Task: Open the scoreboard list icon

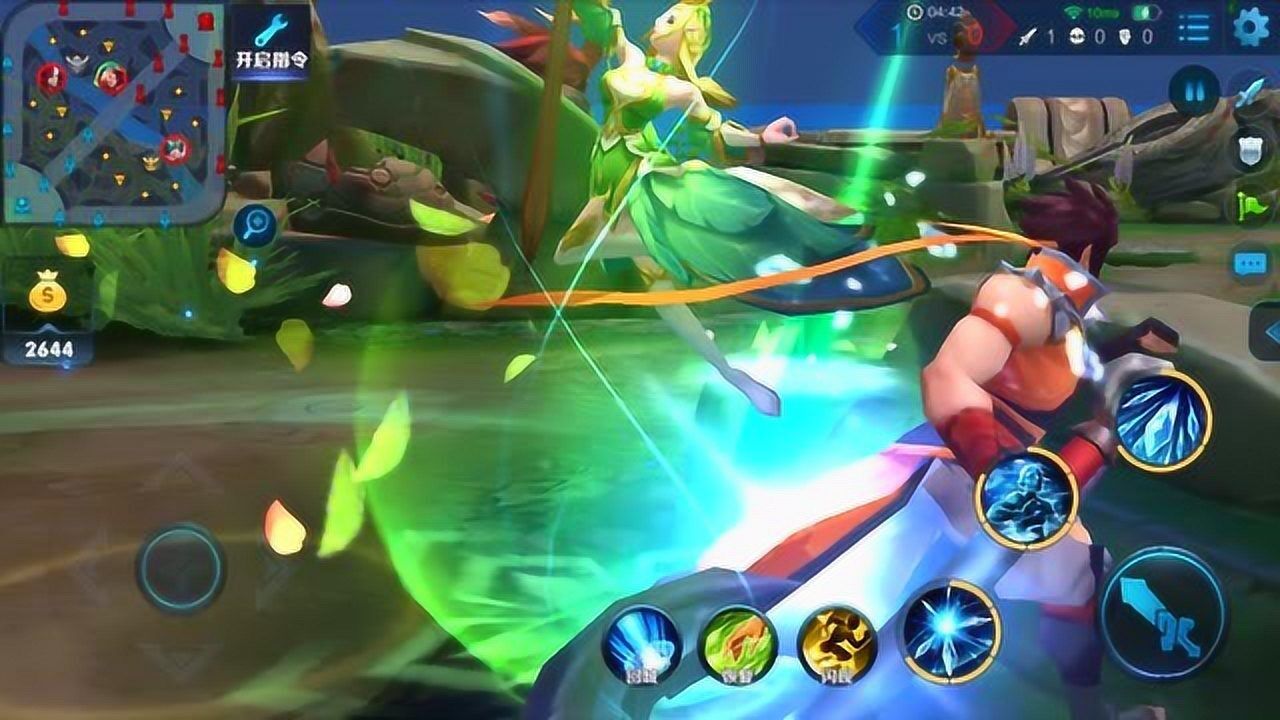Action: 1192,27
